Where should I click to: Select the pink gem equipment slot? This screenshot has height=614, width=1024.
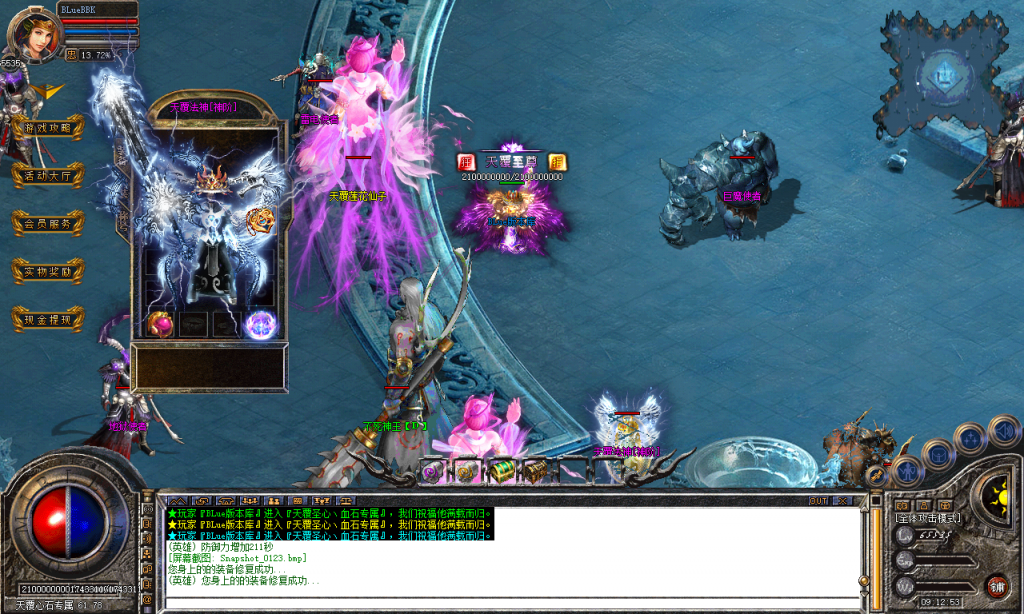[x=160, y=323]
